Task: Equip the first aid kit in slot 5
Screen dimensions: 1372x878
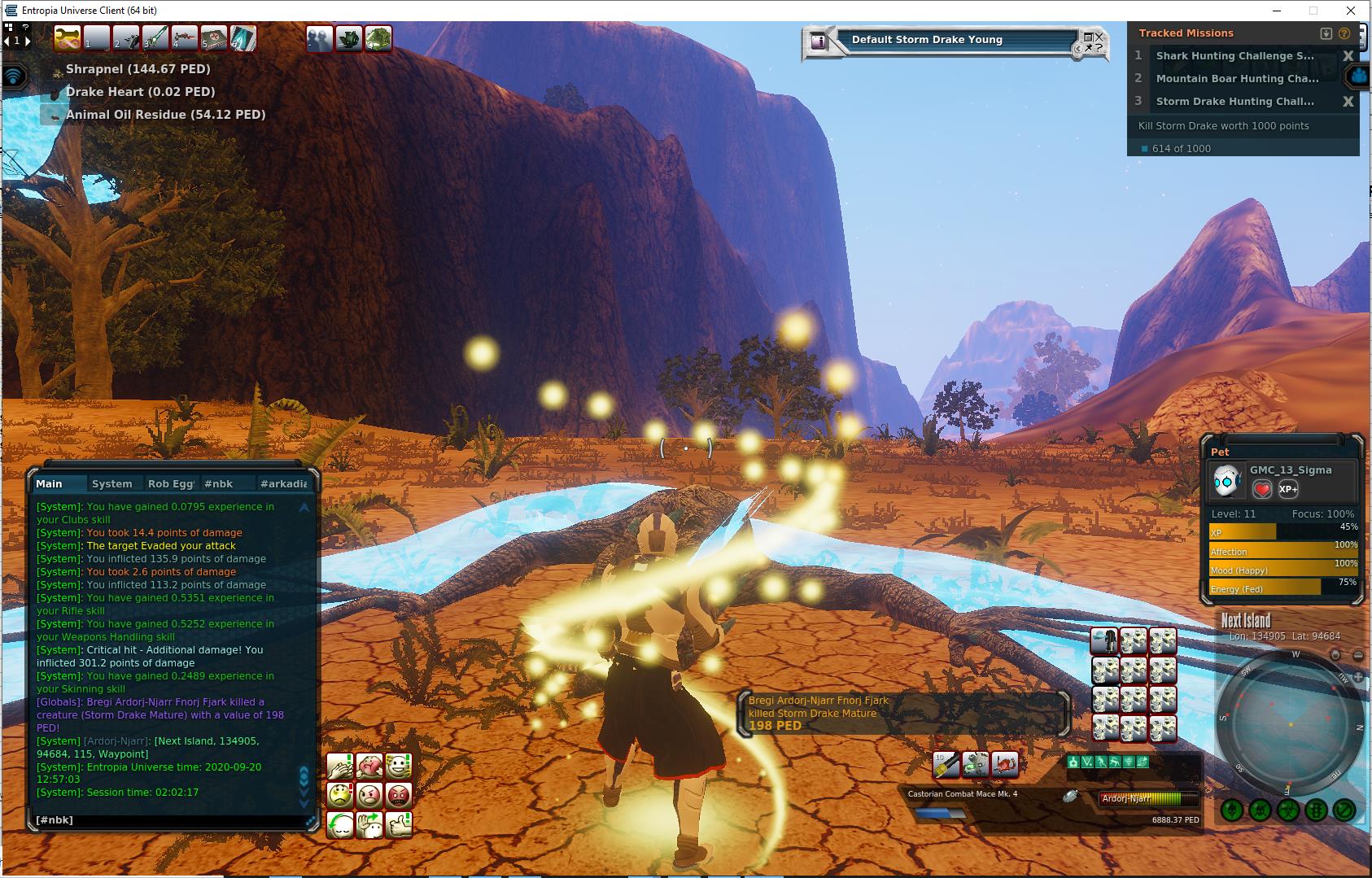Action: click(x=213, y=37)
